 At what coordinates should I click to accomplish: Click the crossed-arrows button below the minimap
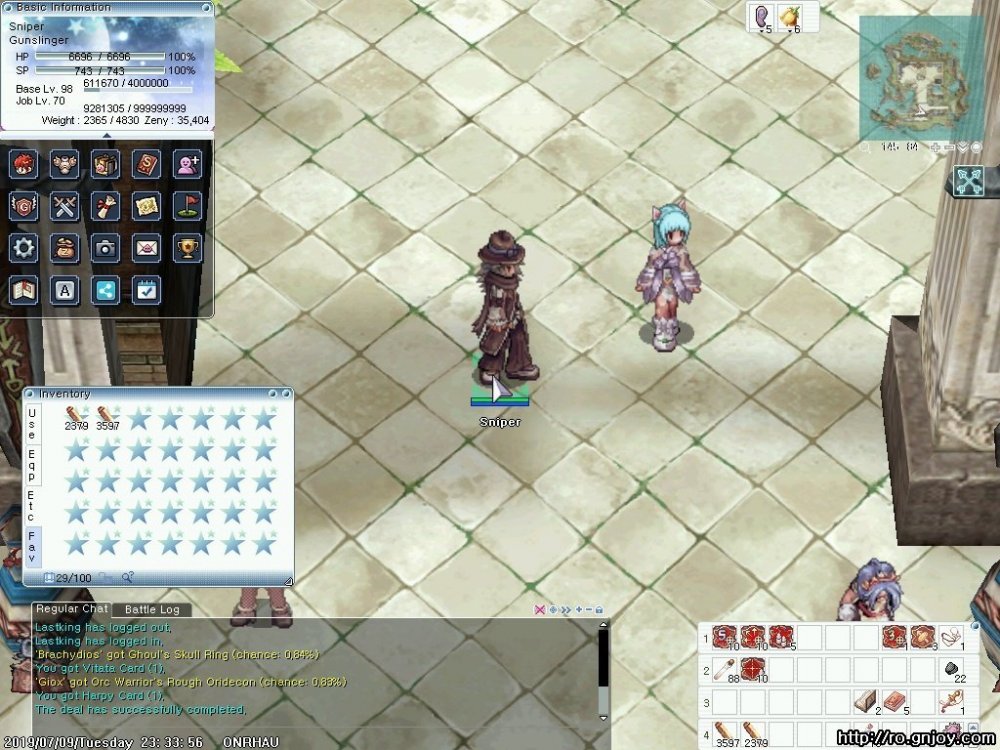pyautogui.click(x=969, y=181)
